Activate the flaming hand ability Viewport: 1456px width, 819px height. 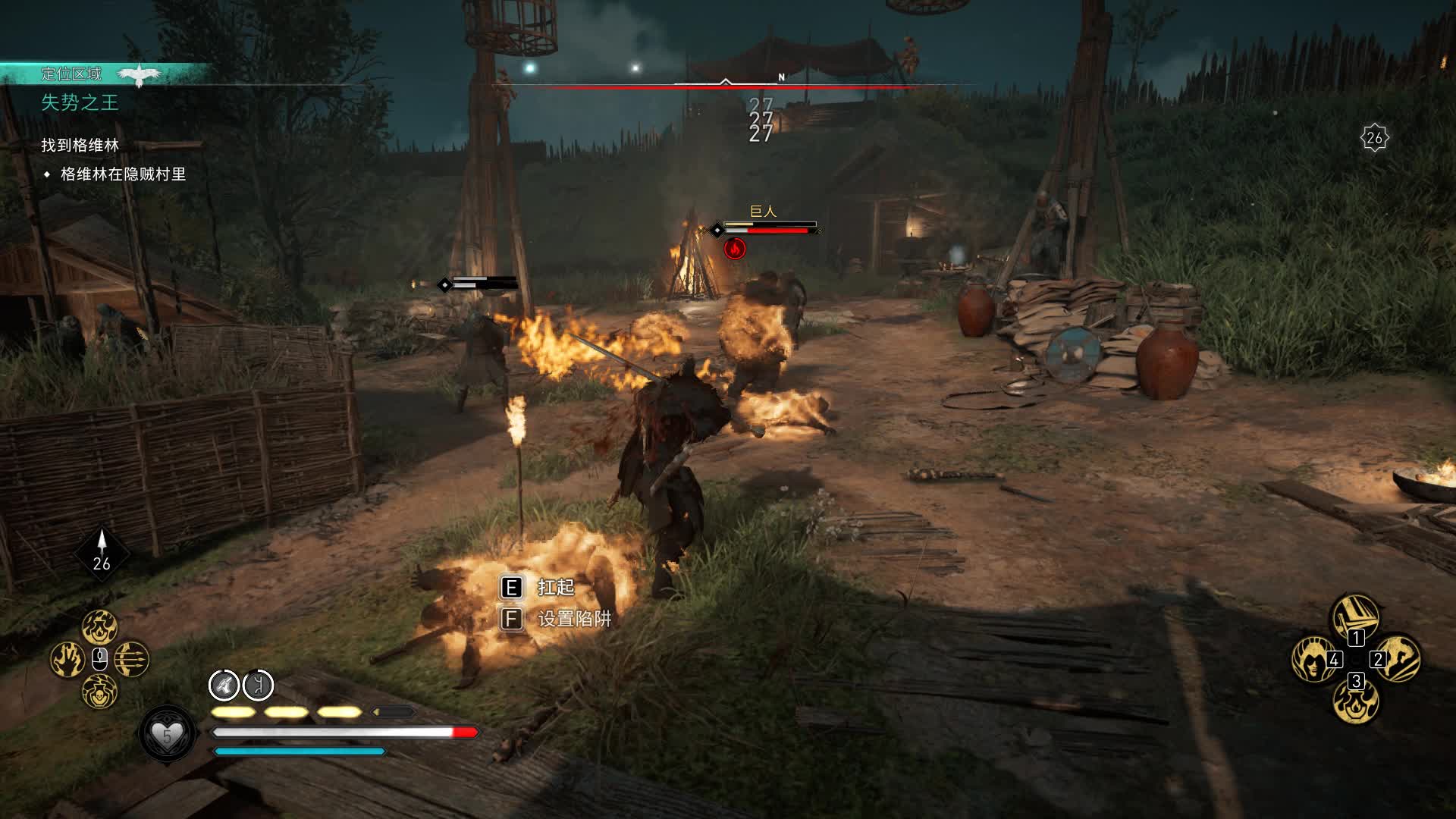pyautogui.click(x=67, y=659)
